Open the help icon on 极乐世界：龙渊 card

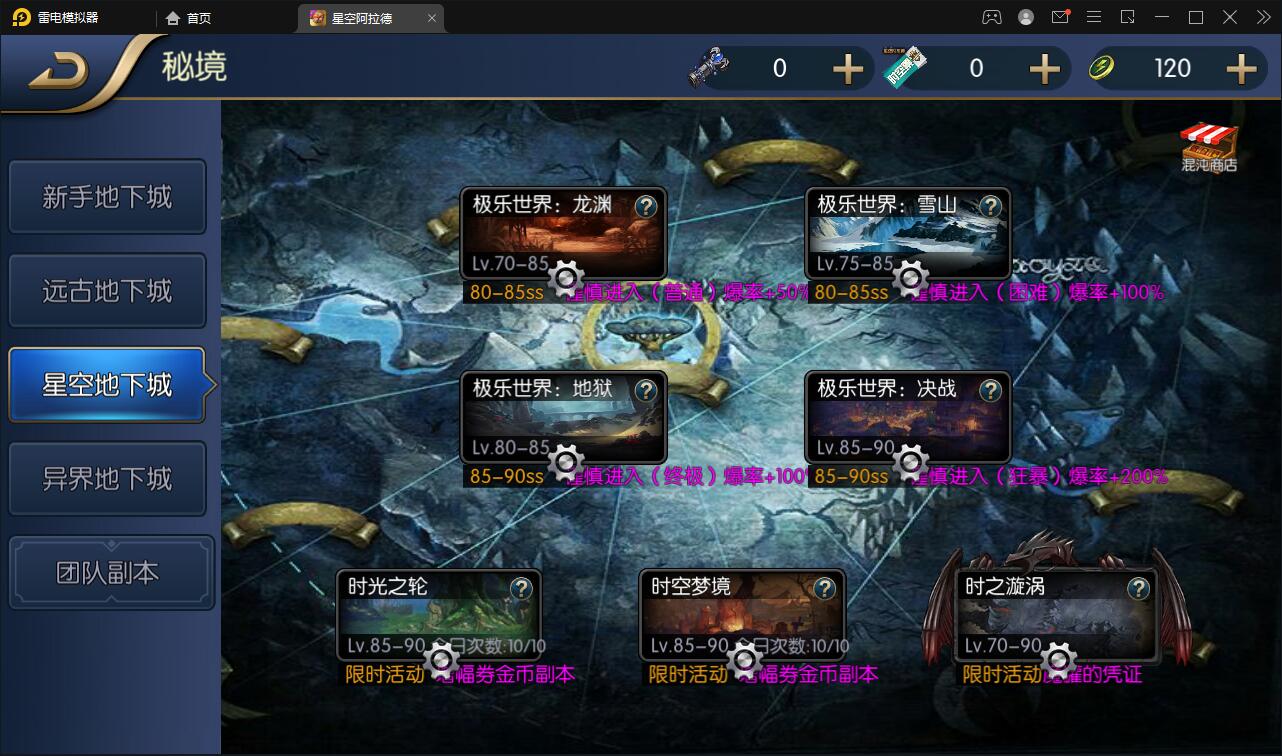point(645,207)
